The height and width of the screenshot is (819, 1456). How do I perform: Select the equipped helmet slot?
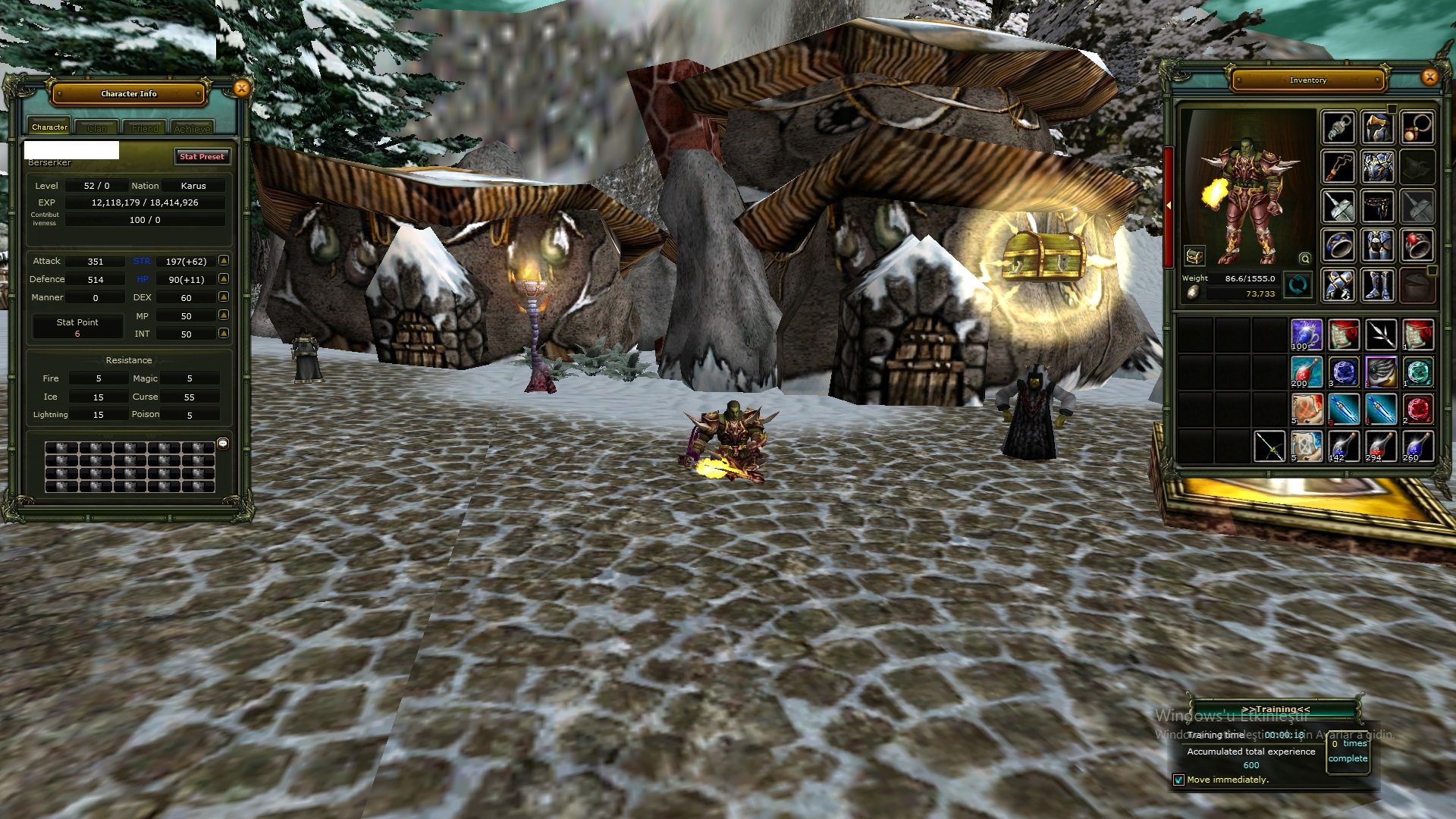(1377, 127)
